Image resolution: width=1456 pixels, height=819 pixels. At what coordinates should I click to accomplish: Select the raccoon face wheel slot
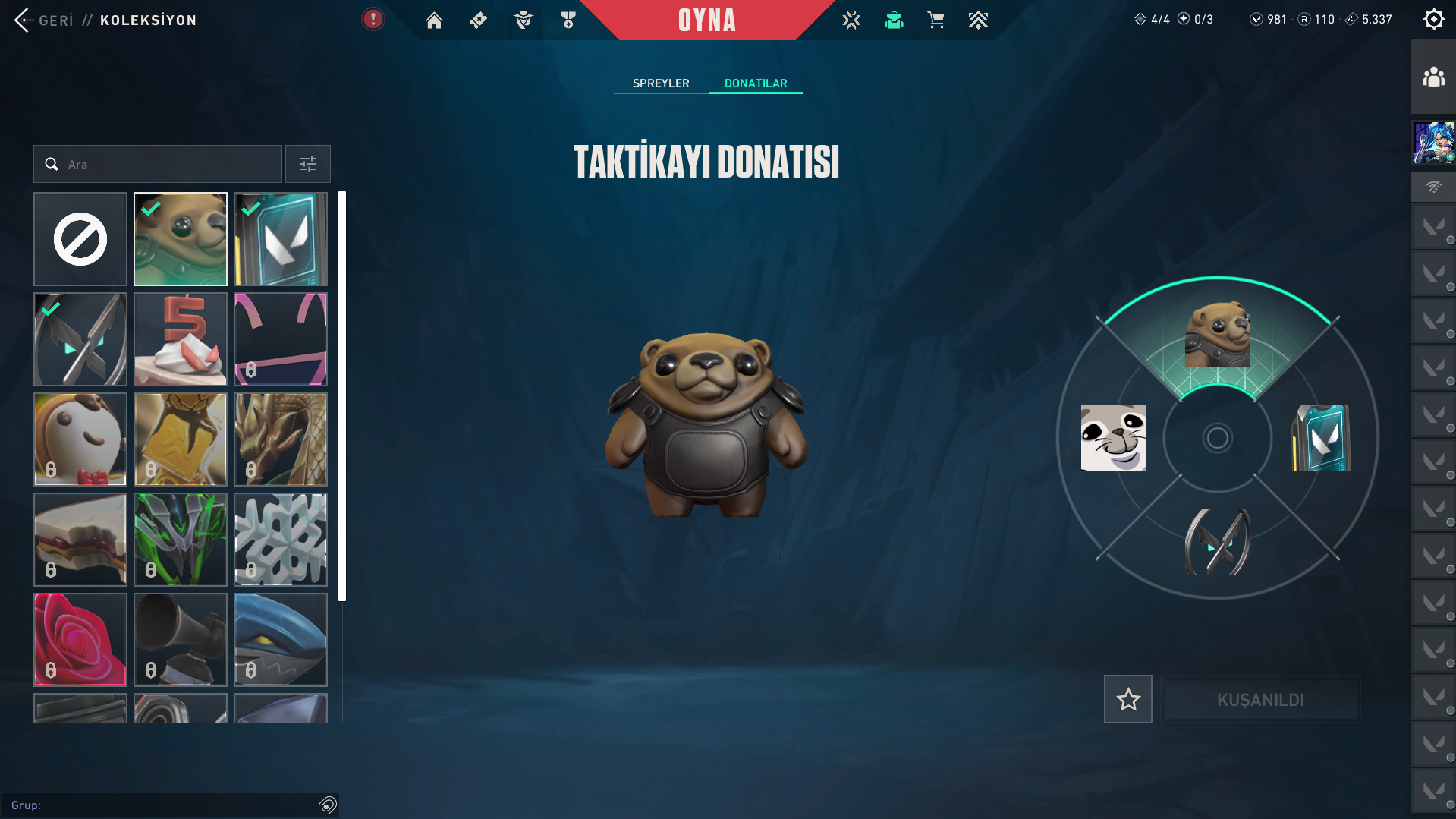(1113, 438)
